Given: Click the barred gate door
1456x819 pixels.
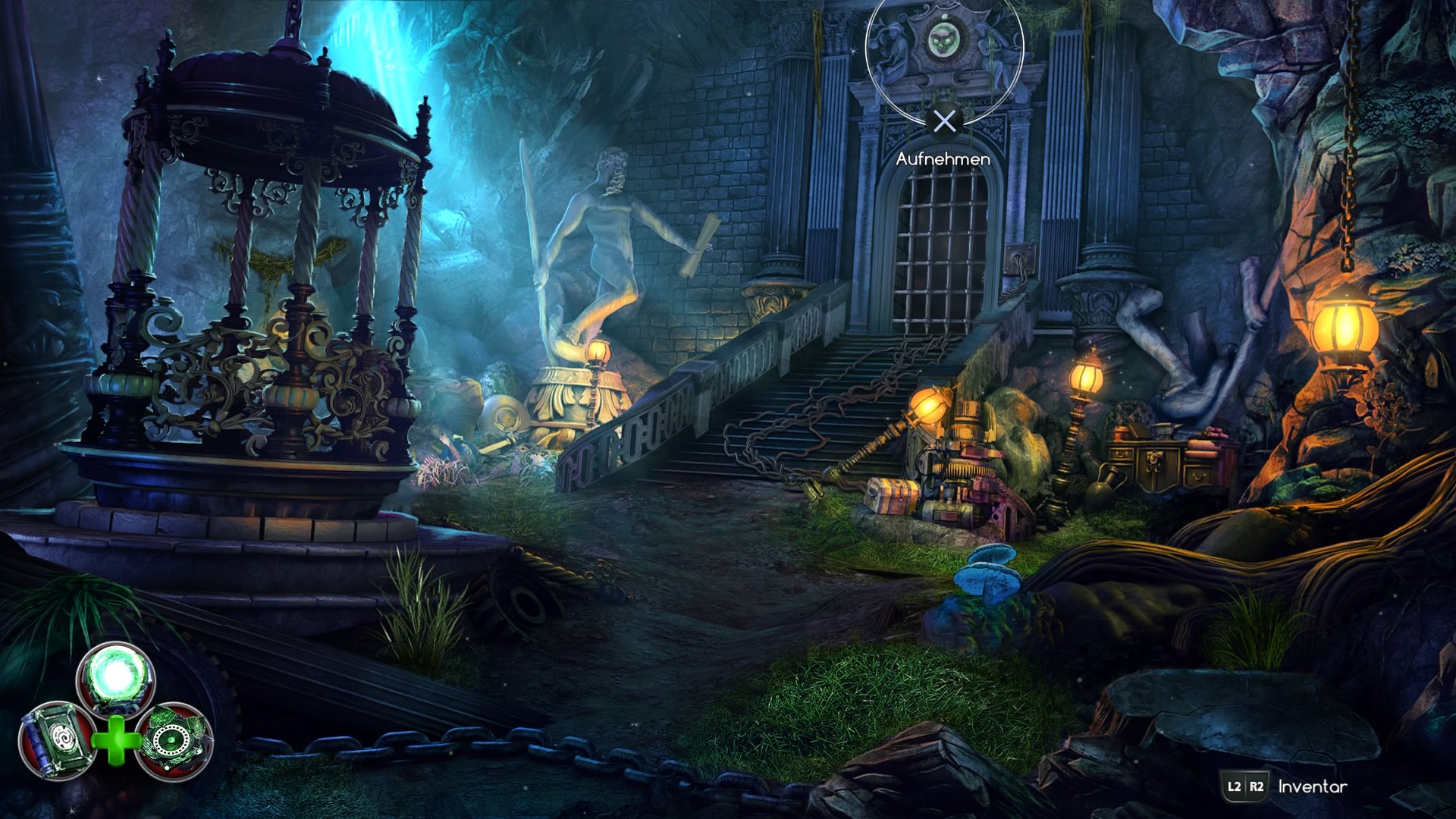Looking at the screenshot, I should [x=940, y=250].
